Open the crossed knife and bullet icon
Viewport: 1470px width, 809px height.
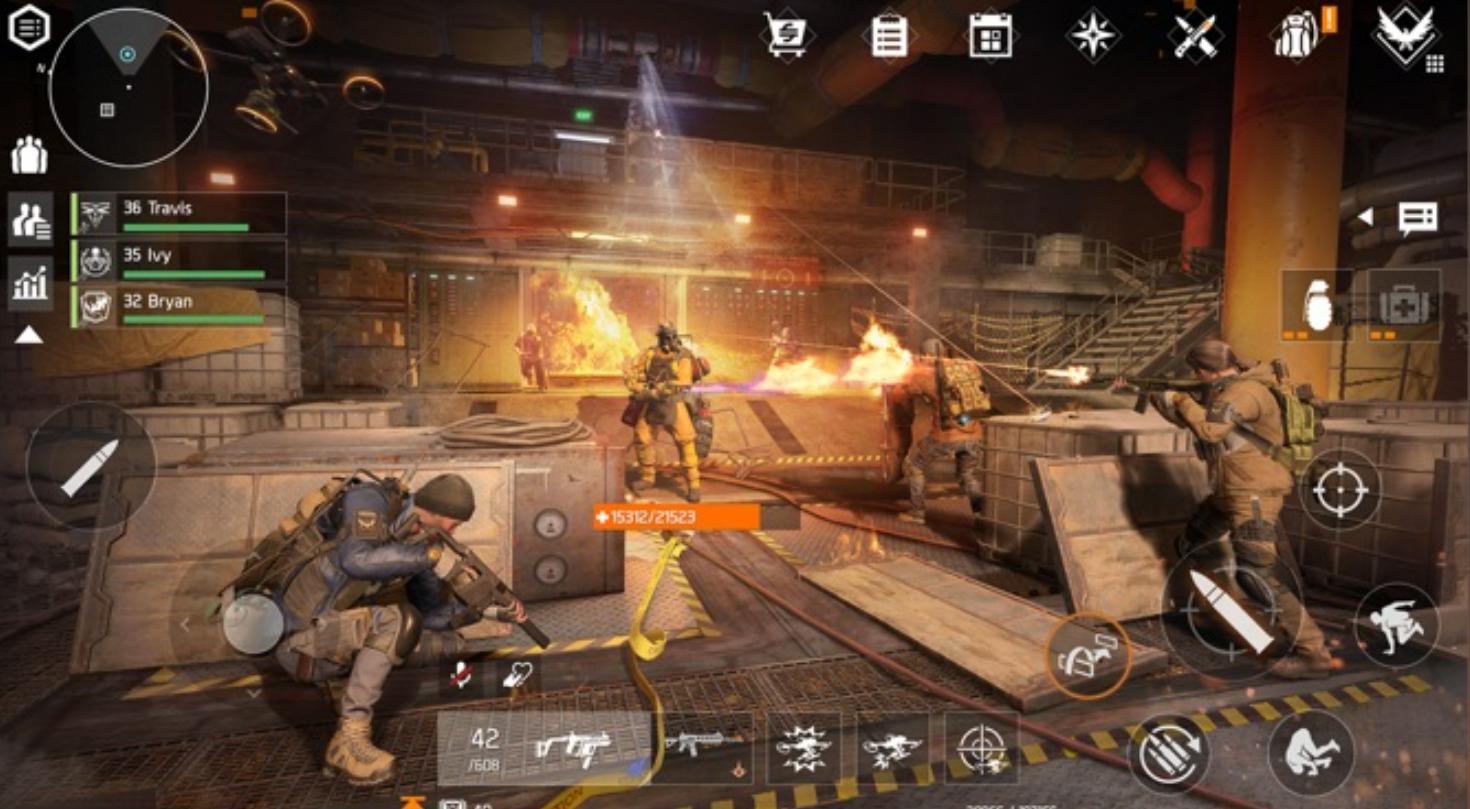point(1195,35)
